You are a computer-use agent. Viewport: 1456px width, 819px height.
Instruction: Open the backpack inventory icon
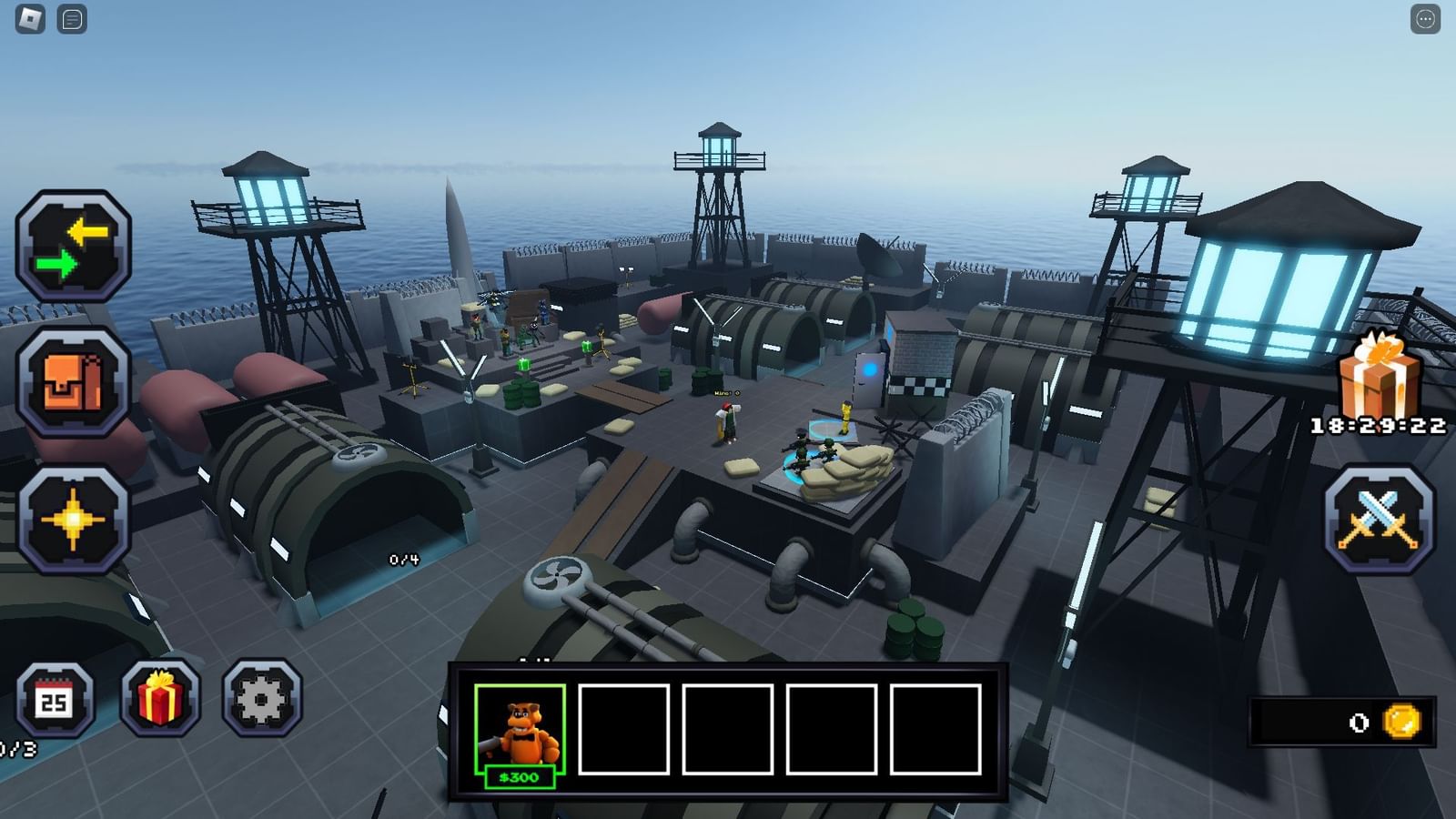(77, 382)
